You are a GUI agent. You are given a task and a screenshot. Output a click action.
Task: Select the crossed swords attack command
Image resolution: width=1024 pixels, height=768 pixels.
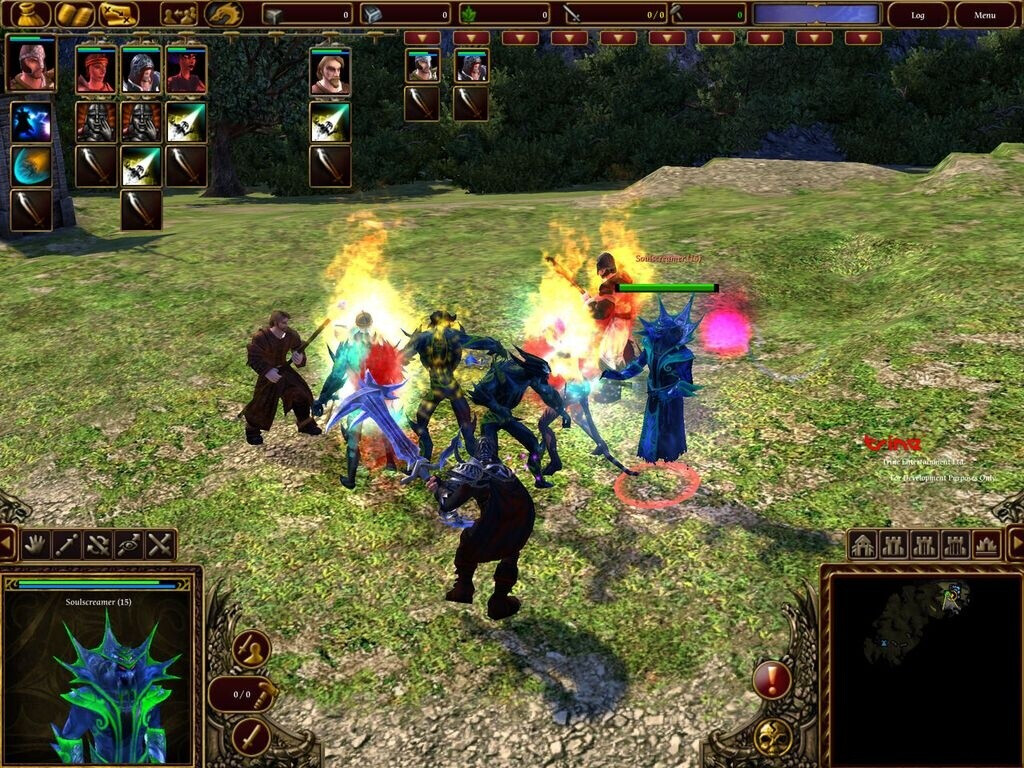160,545
